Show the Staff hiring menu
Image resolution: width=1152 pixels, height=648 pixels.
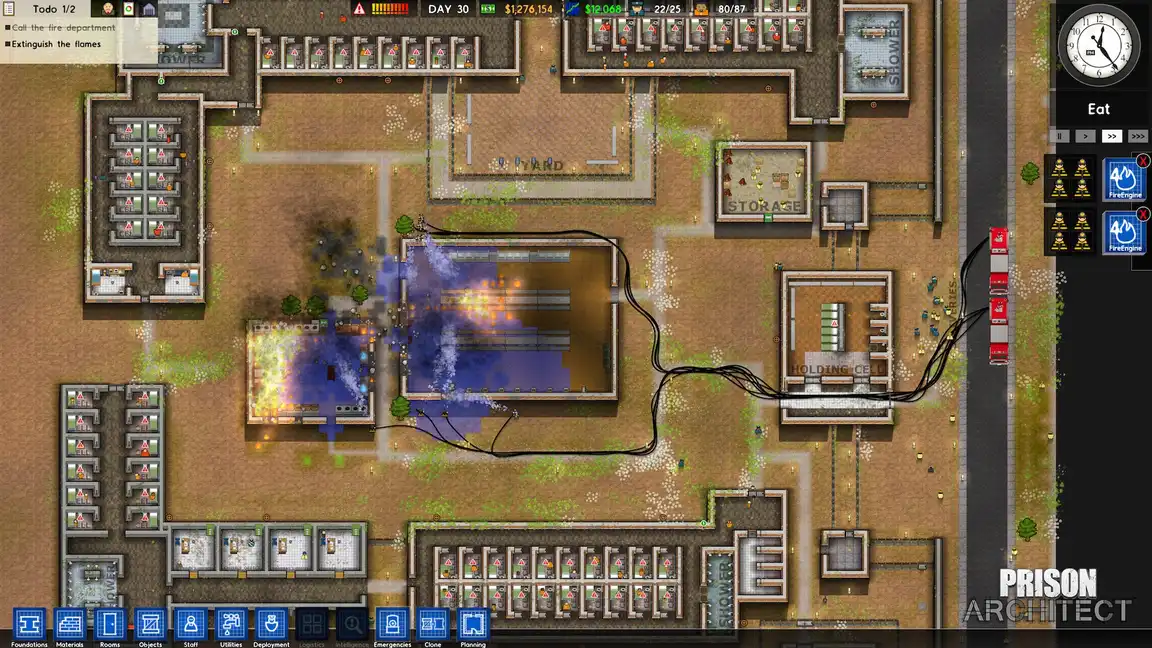coord(191,625)
